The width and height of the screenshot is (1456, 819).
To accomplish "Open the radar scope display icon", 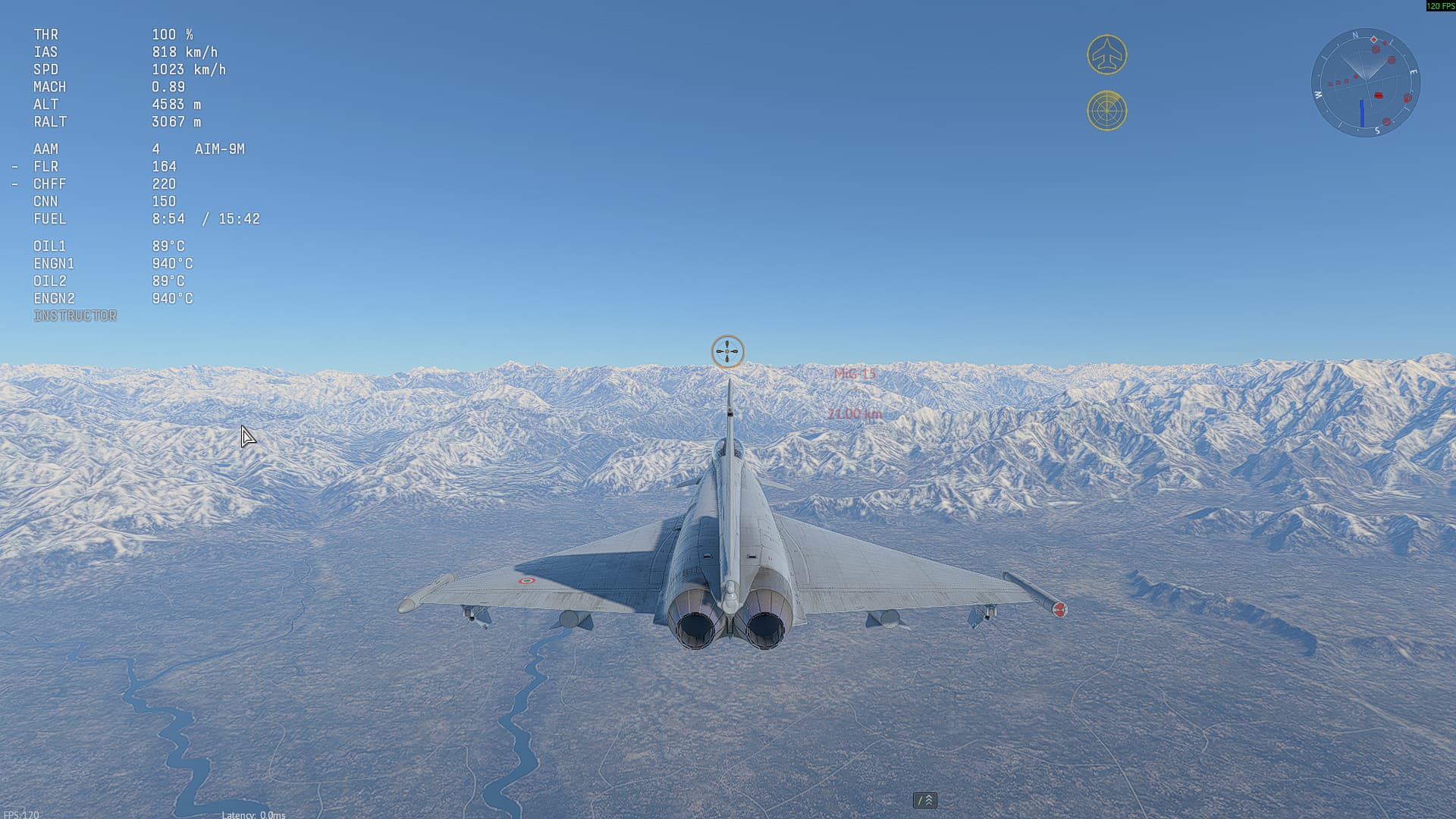I will pos(1107,111).
